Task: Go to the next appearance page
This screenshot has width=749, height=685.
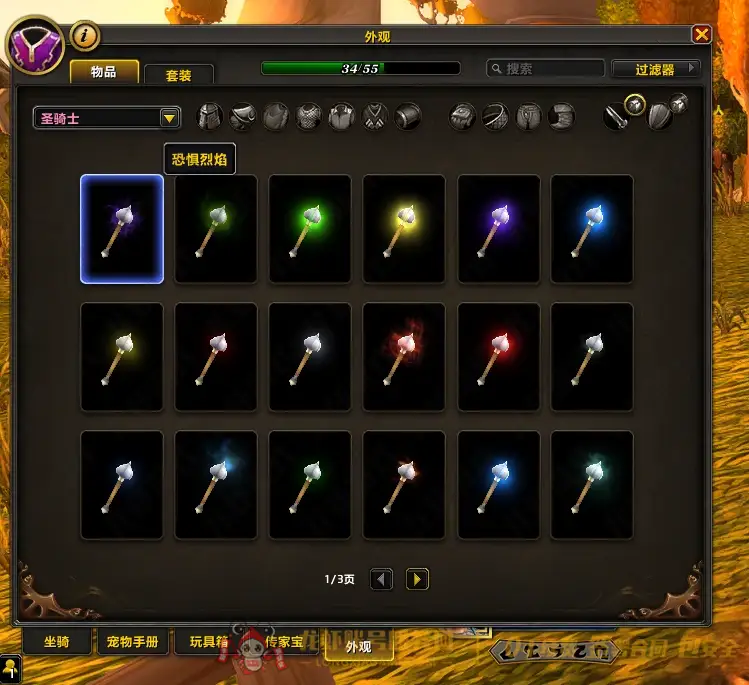Action: [417, 578]
